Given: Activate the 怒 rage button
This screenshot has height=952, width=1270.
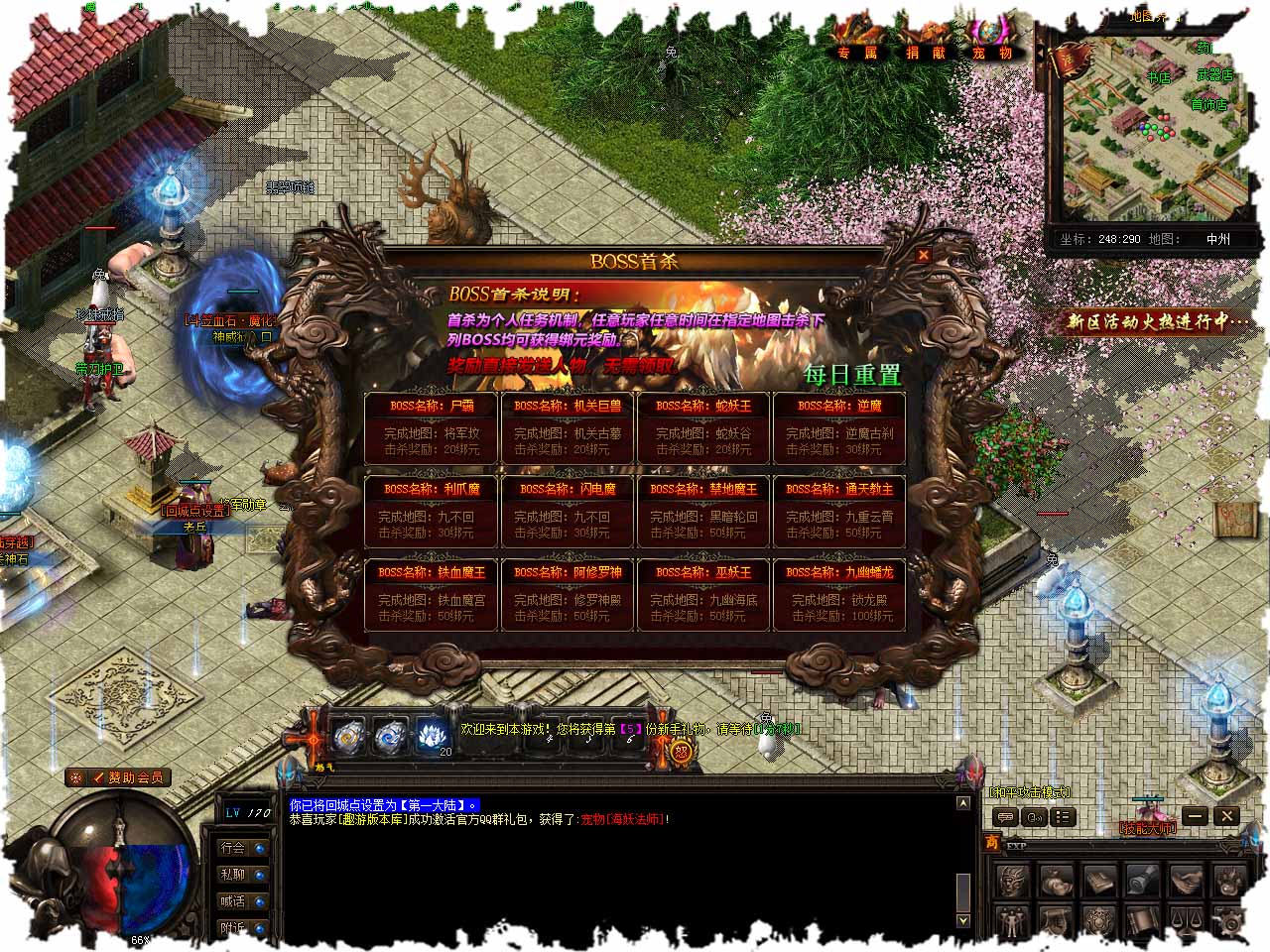Looking at the screenshot, I should pyautogui.click(x=683, y=751).
